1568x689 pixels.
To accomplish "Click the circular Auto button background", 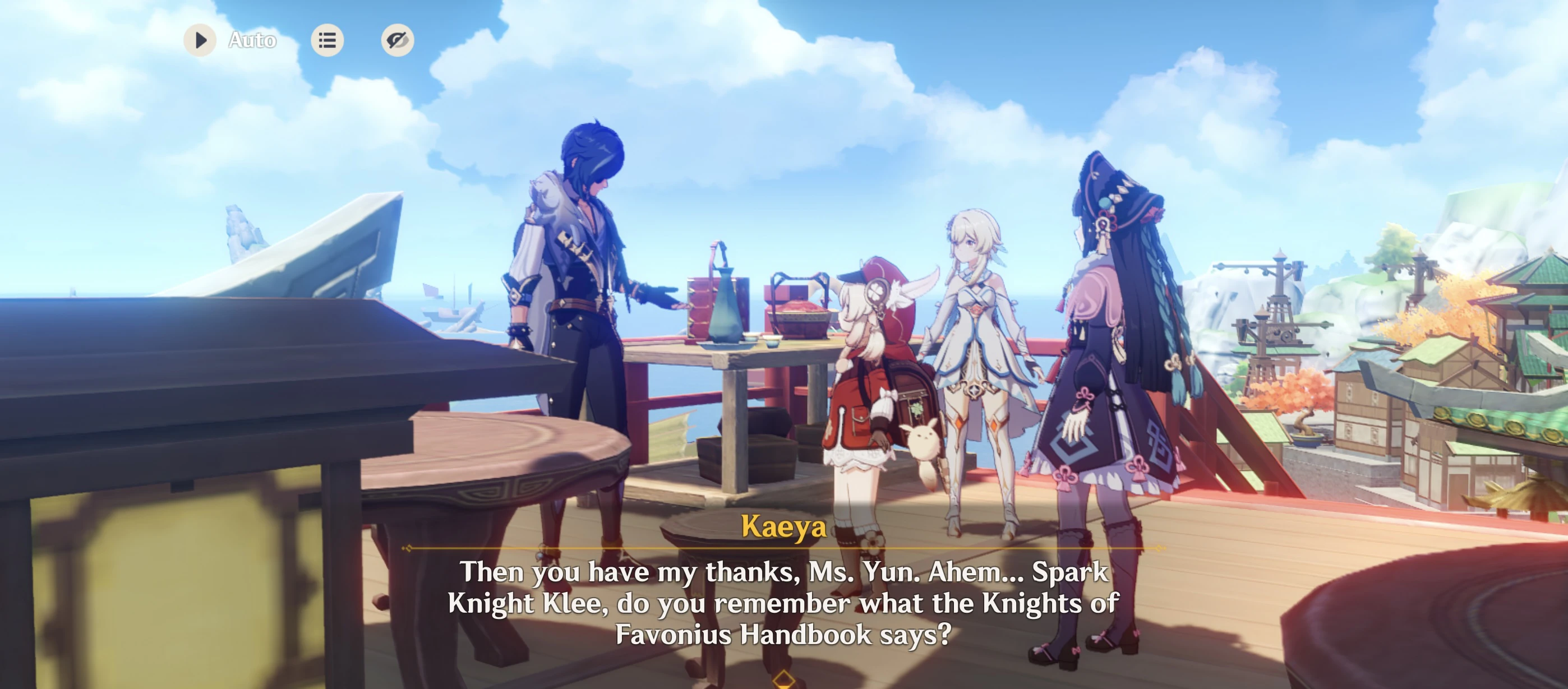I will [x=199, y=40].
